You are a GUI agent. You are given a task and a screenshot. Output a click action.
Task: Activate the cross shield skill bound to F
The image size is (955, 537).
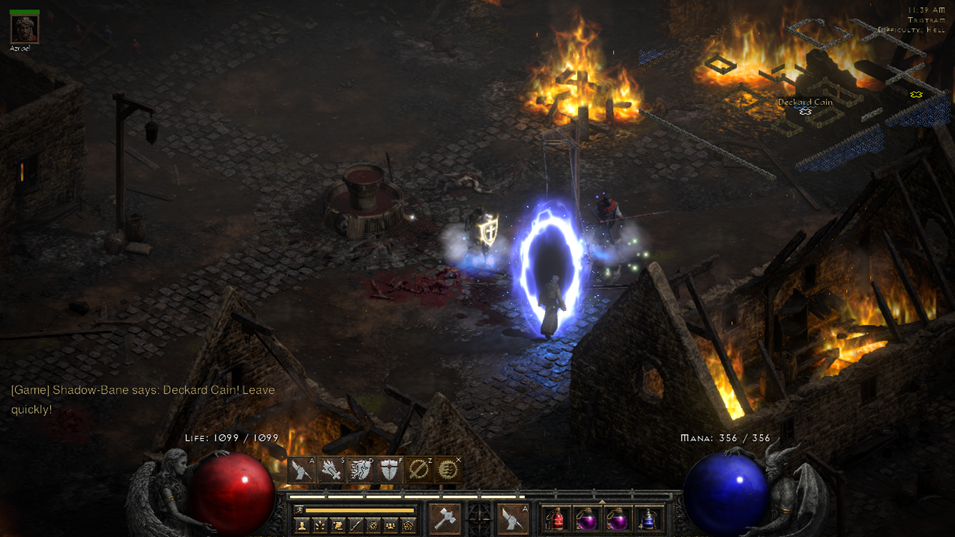(389, 470)
